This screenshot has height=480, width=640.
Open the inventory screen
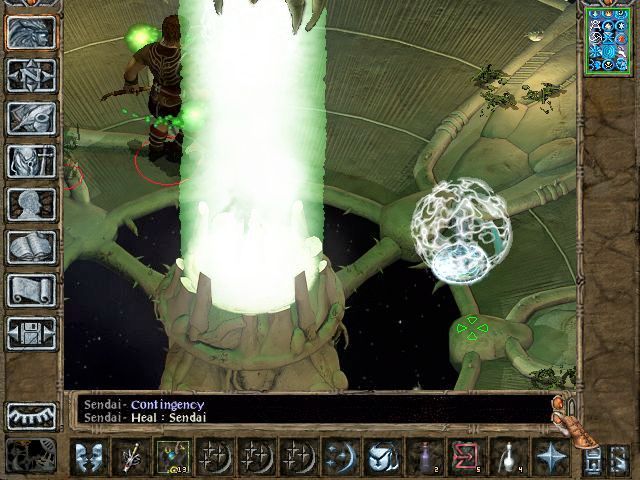tap(31, 161)
